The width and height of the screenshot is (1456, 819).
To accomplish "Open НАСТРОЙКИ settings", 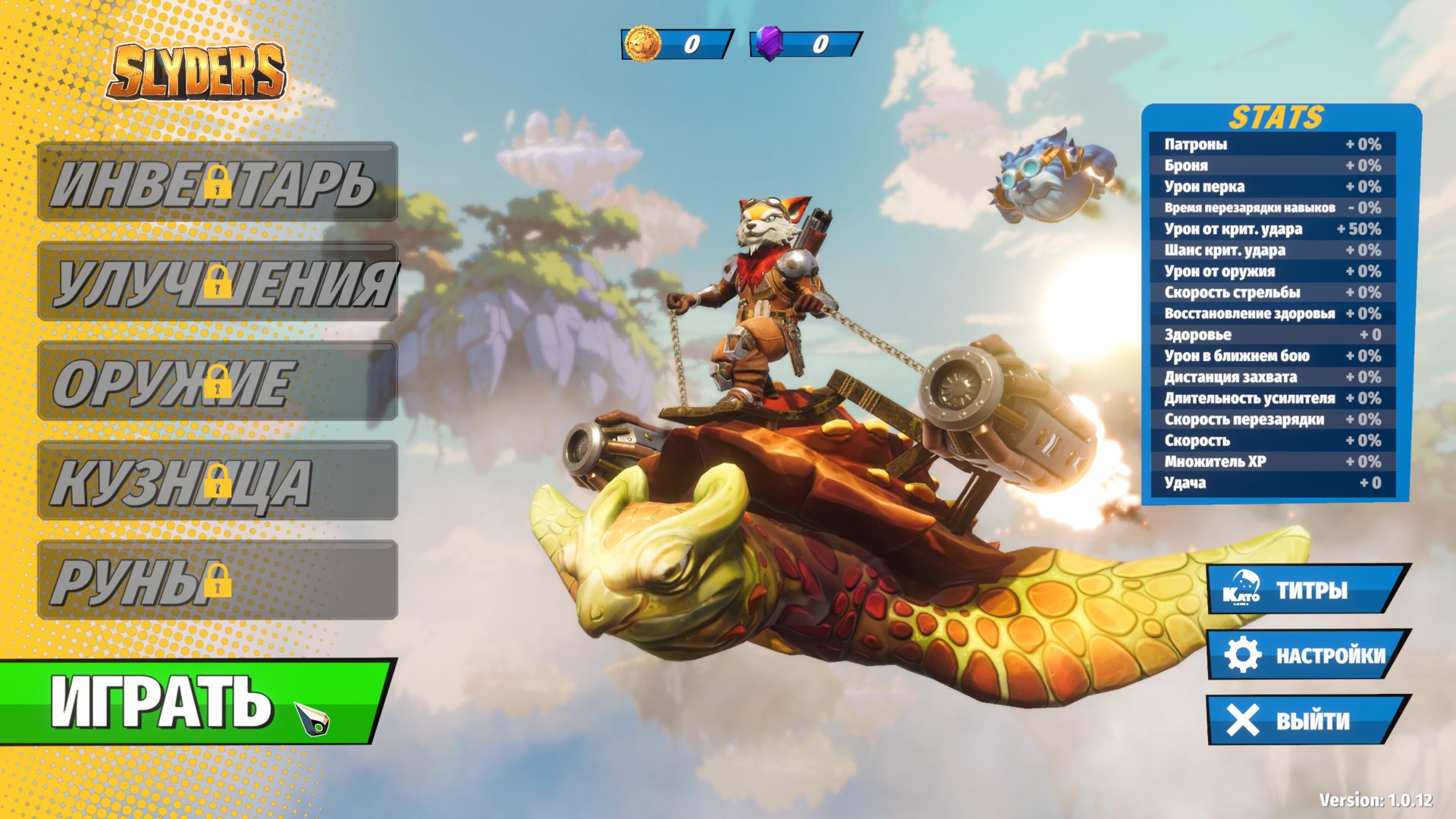I will pos(1307,655).
